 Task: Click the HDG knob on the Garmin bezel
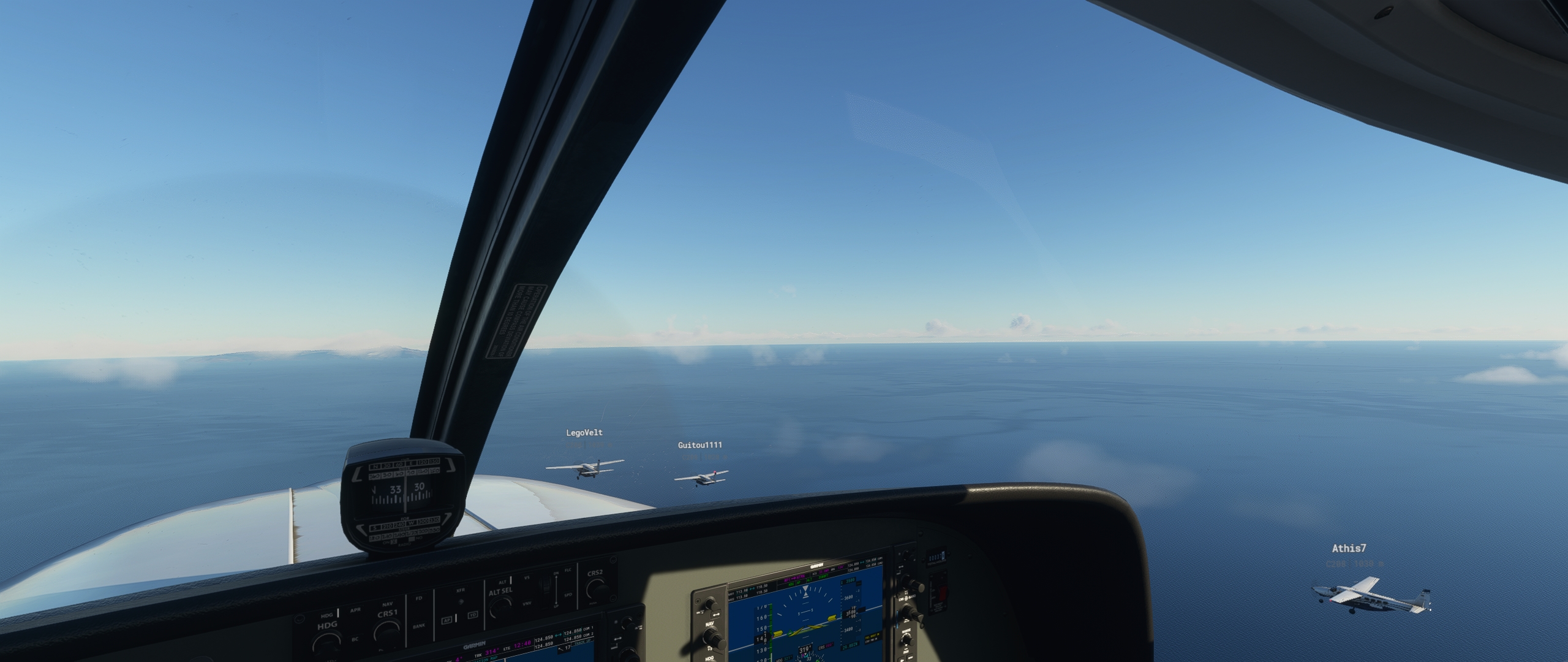710,660
